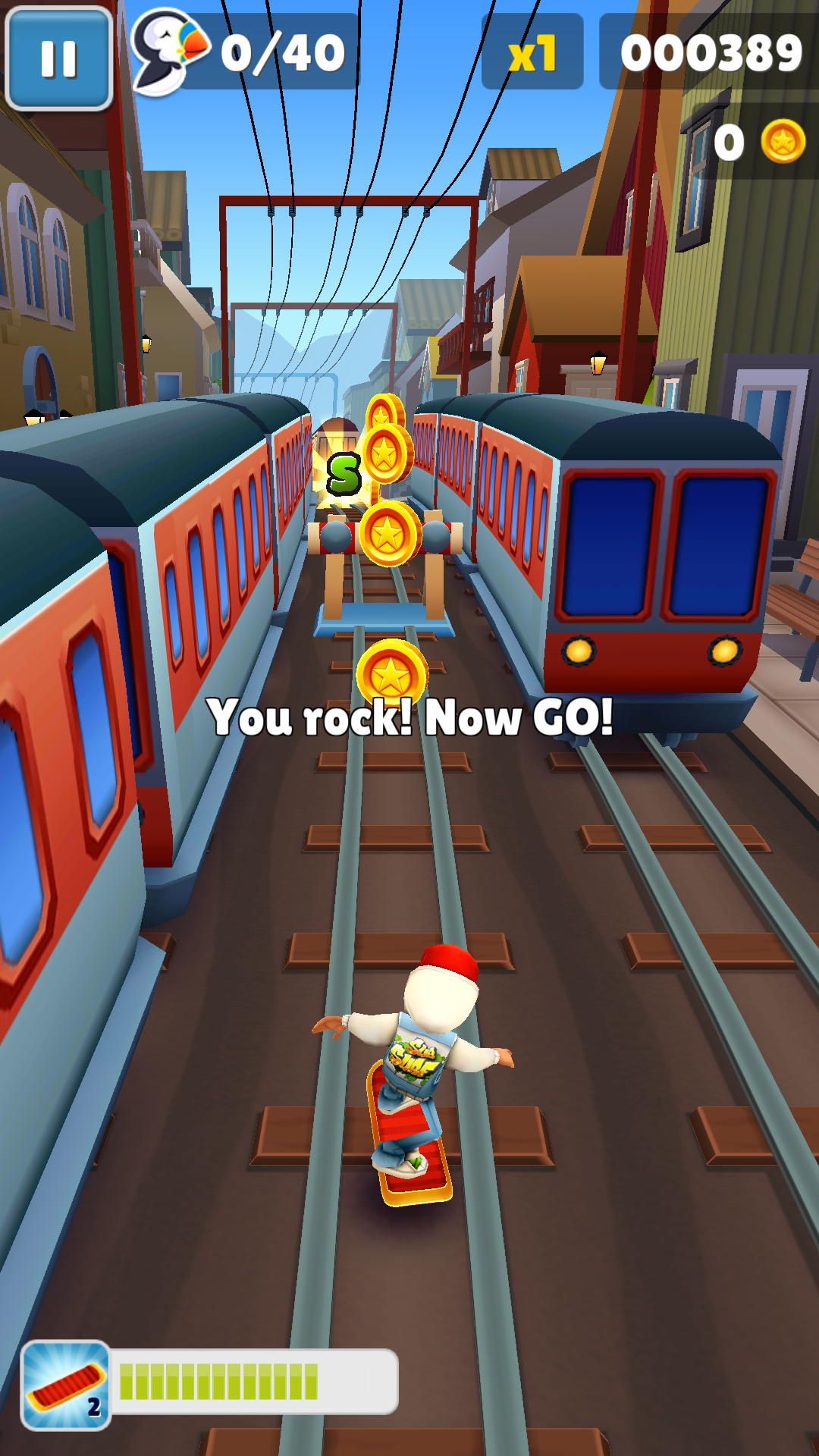The height and width of the screenshot is (1456, 819).
Task: Tap the hoverboard icon
Action: coord(66,1385)
